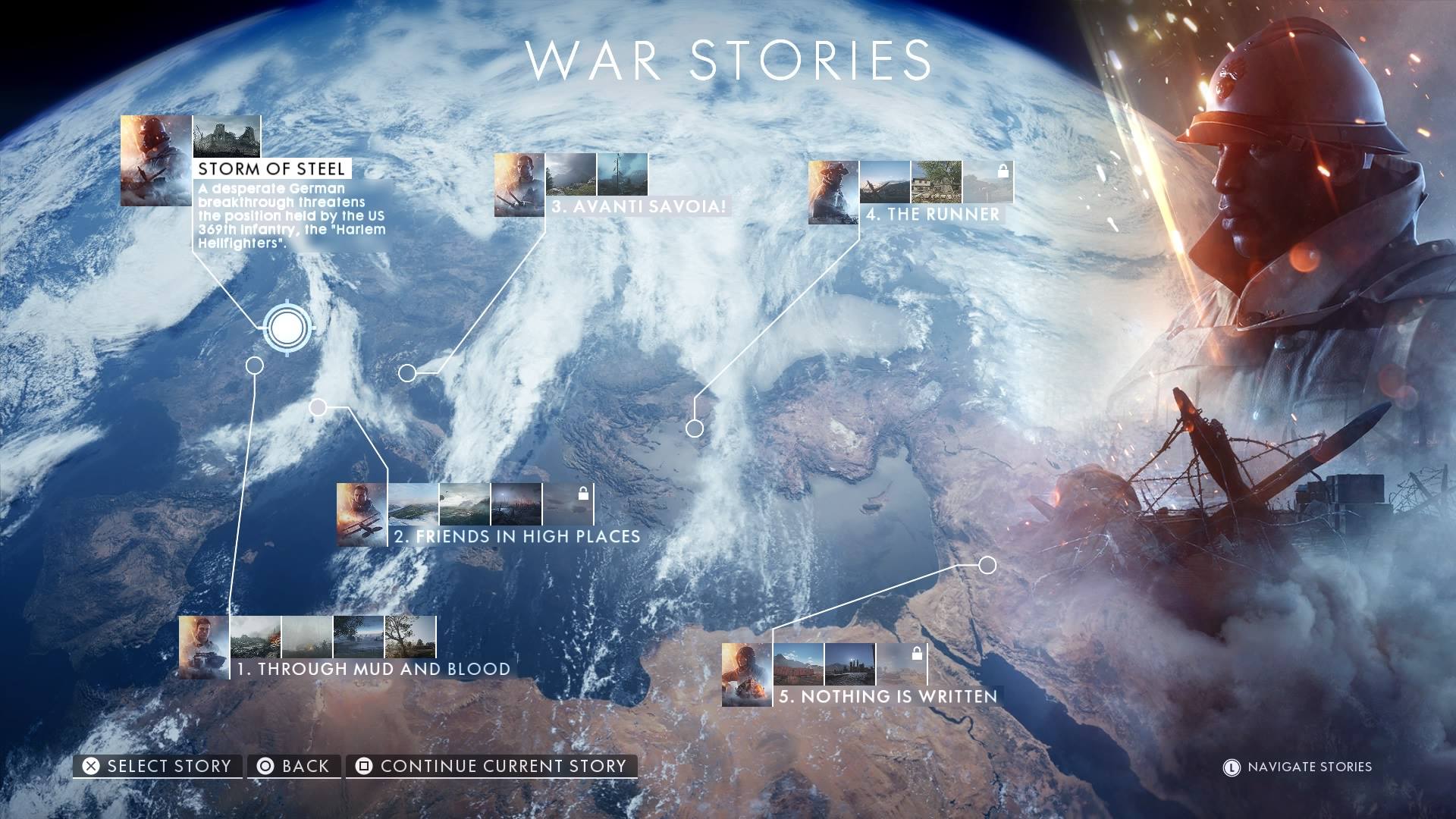Select the Storm of Steel story
The image size is (1456, 819).
(271, 168)
